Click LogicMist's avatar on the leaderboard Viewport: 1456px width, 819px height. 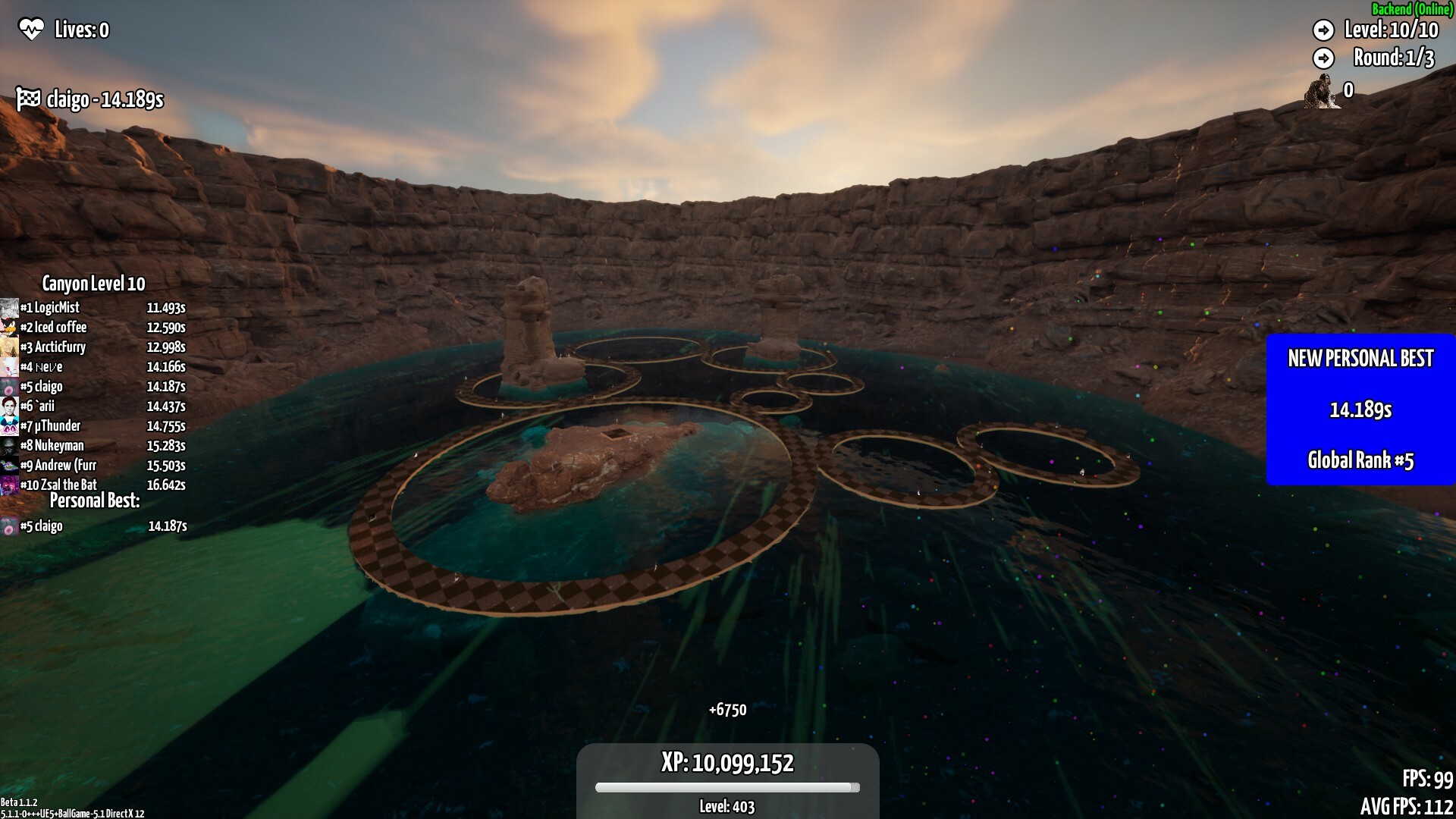click(9, 308)
